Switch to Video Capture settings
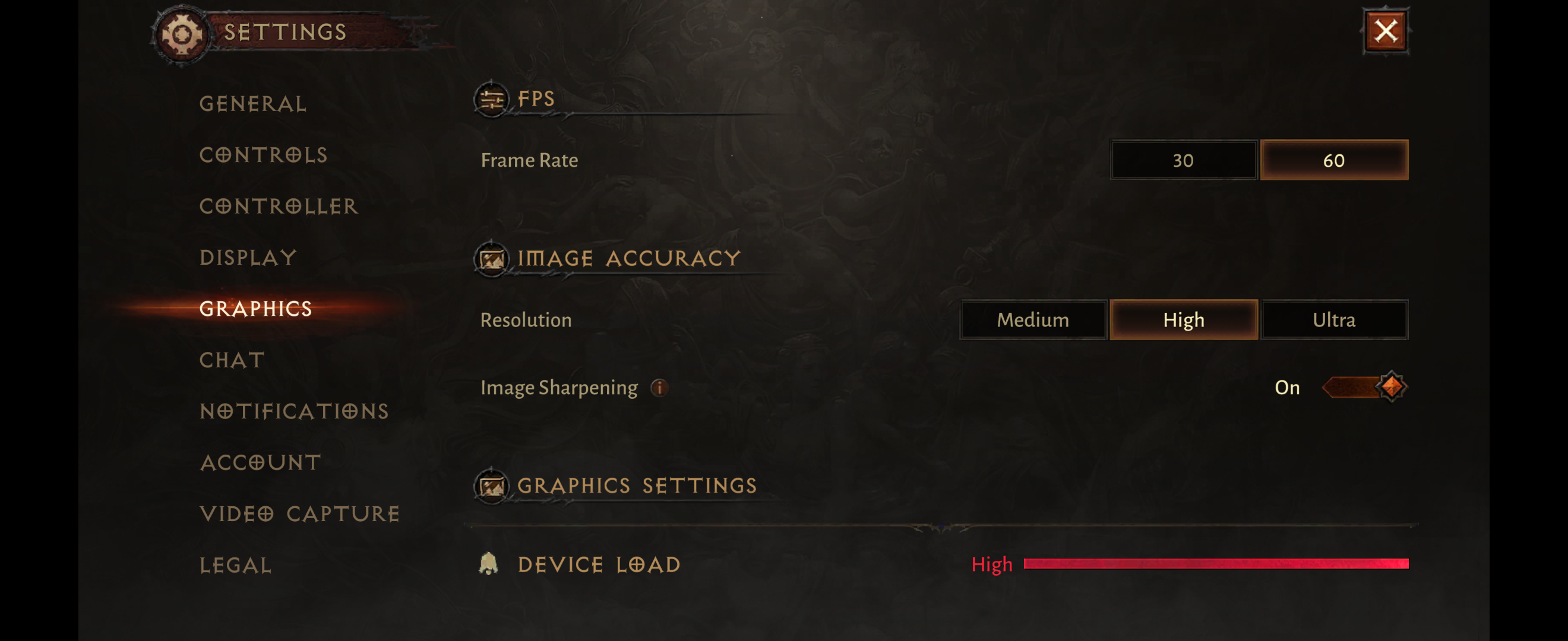 [x=299, y=514]
